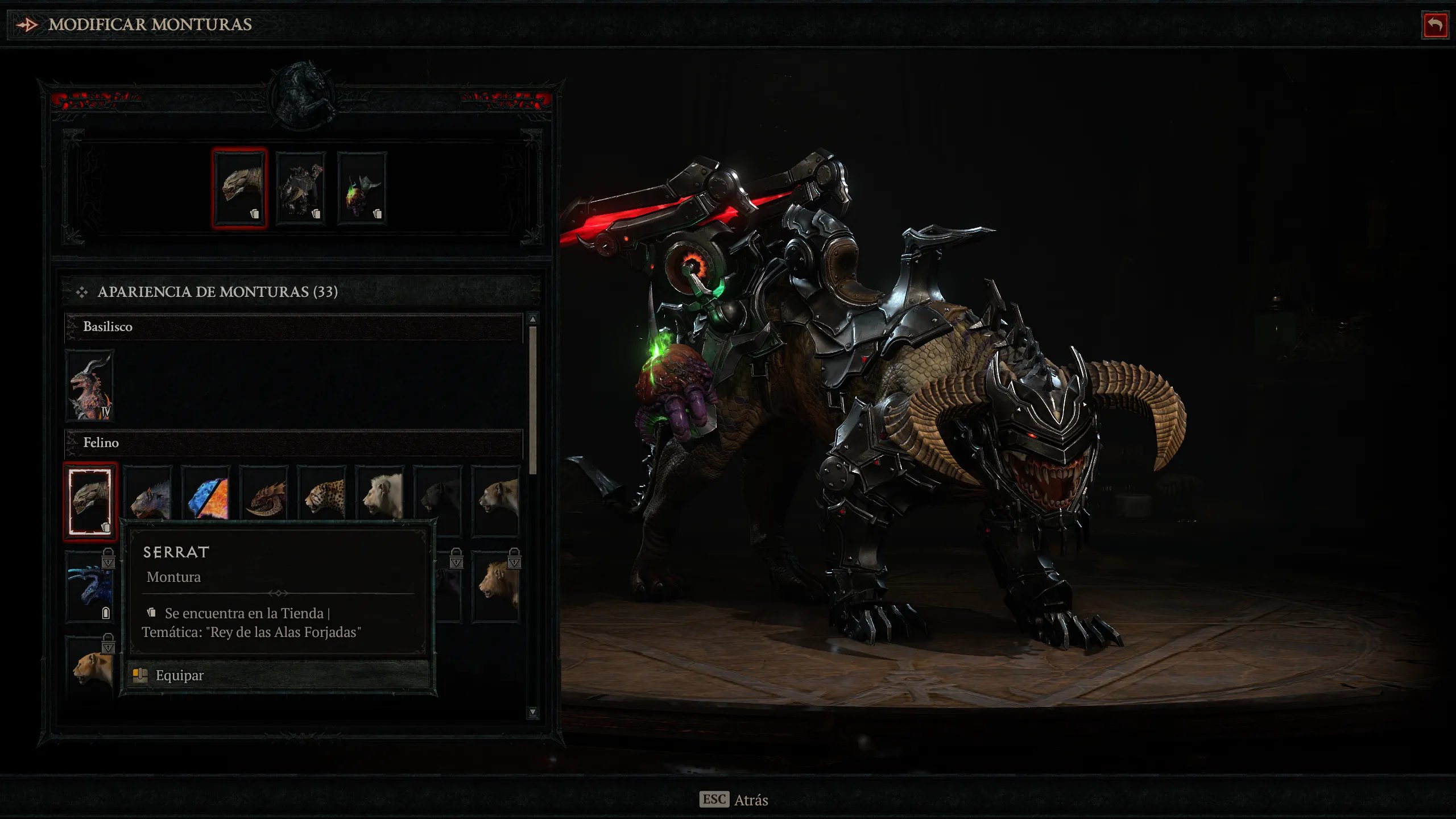Image resolution: width=1456 pixels, height=819 pixels.
Task: Click the red back arrow button
Action: pos(1434,25)
